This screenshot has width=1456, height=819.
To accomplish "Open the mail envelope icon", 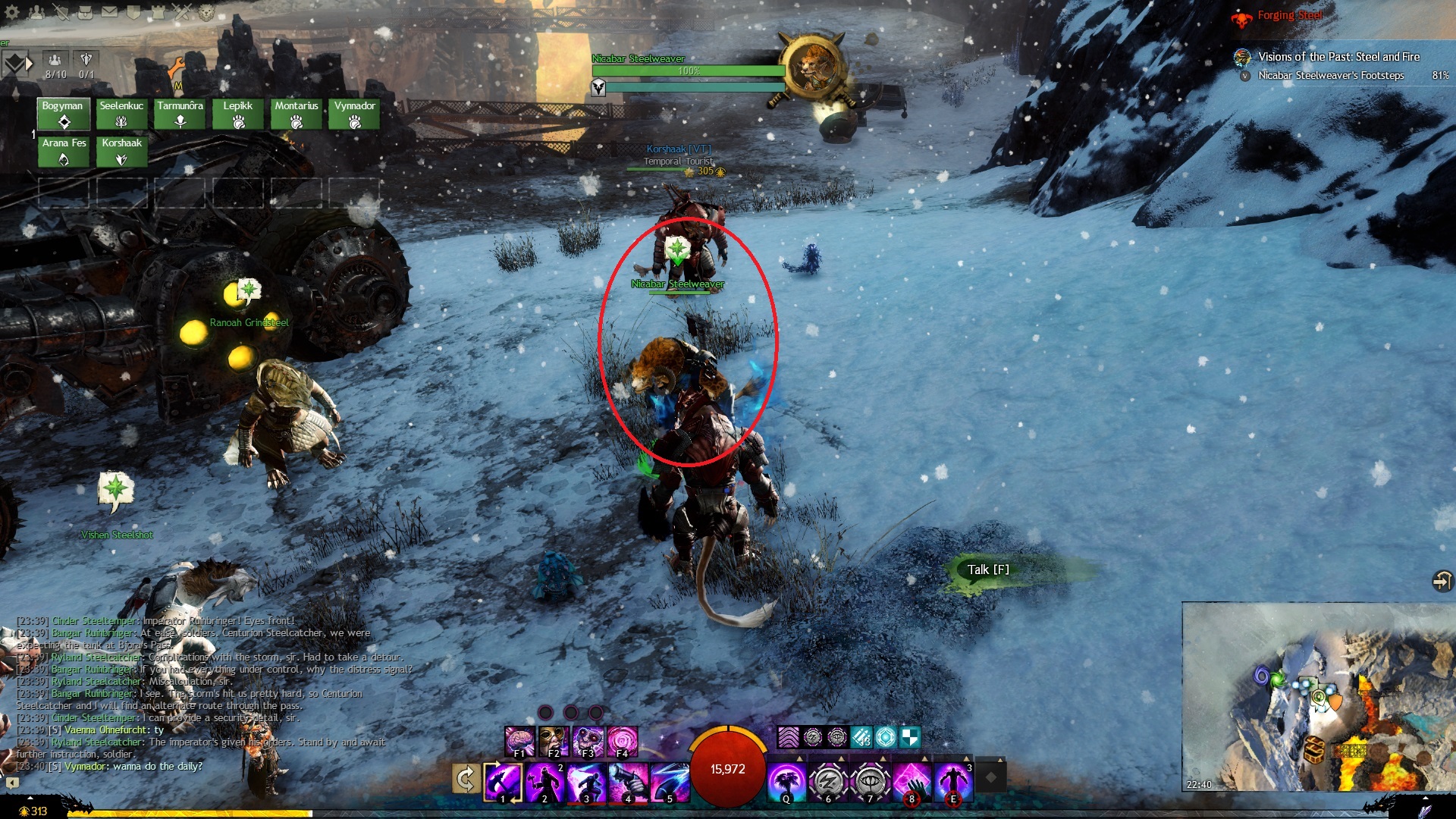I will pos(110,12).
